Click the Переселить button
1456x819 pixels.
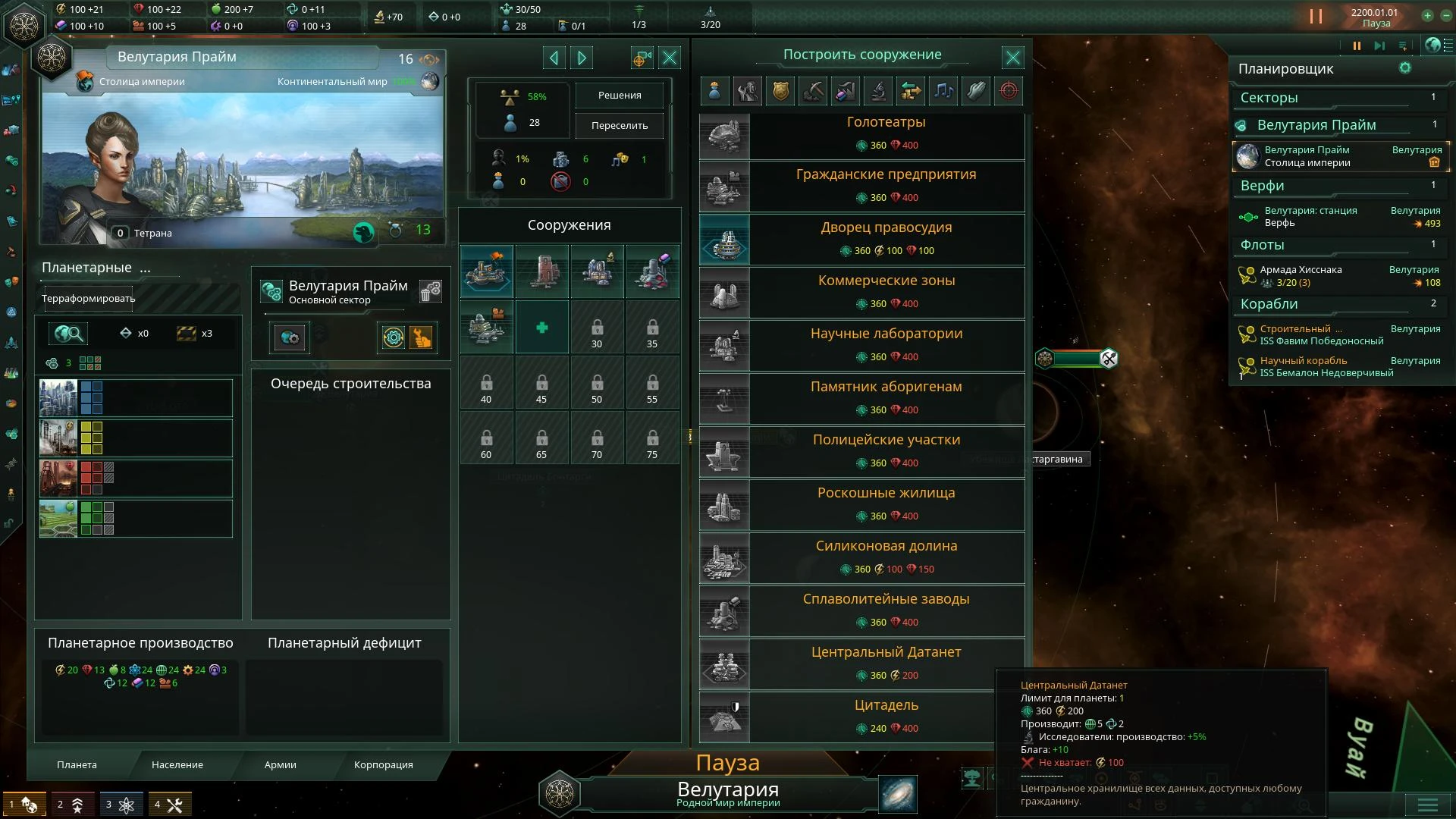click(619, 126)
